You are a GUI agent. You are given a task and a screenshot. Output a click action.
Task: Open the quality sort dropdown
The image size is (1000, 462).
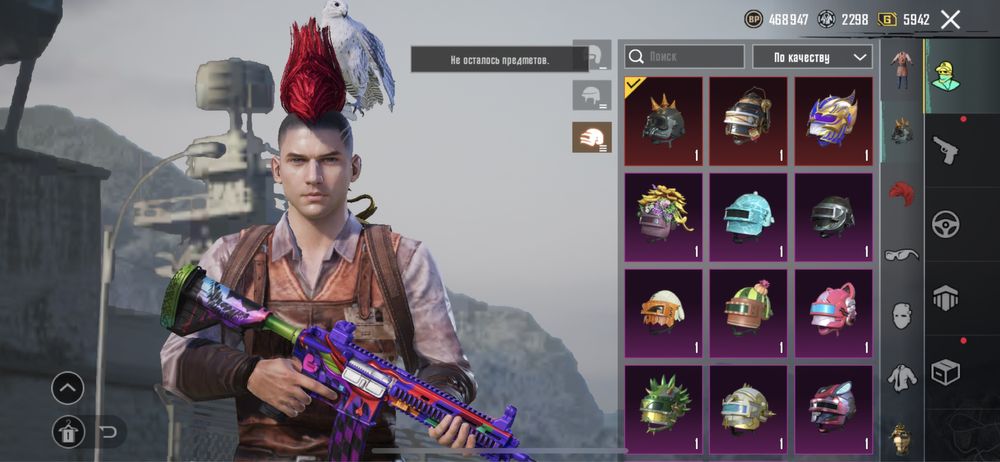(x=812, y=57)
